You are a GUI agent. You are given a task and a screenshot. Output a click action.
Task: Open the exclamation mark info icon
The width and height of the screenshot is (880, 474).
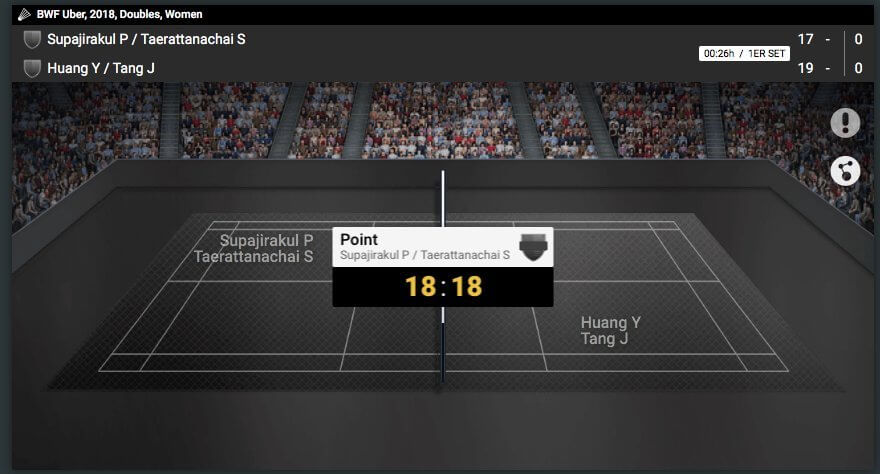[845, 123]
